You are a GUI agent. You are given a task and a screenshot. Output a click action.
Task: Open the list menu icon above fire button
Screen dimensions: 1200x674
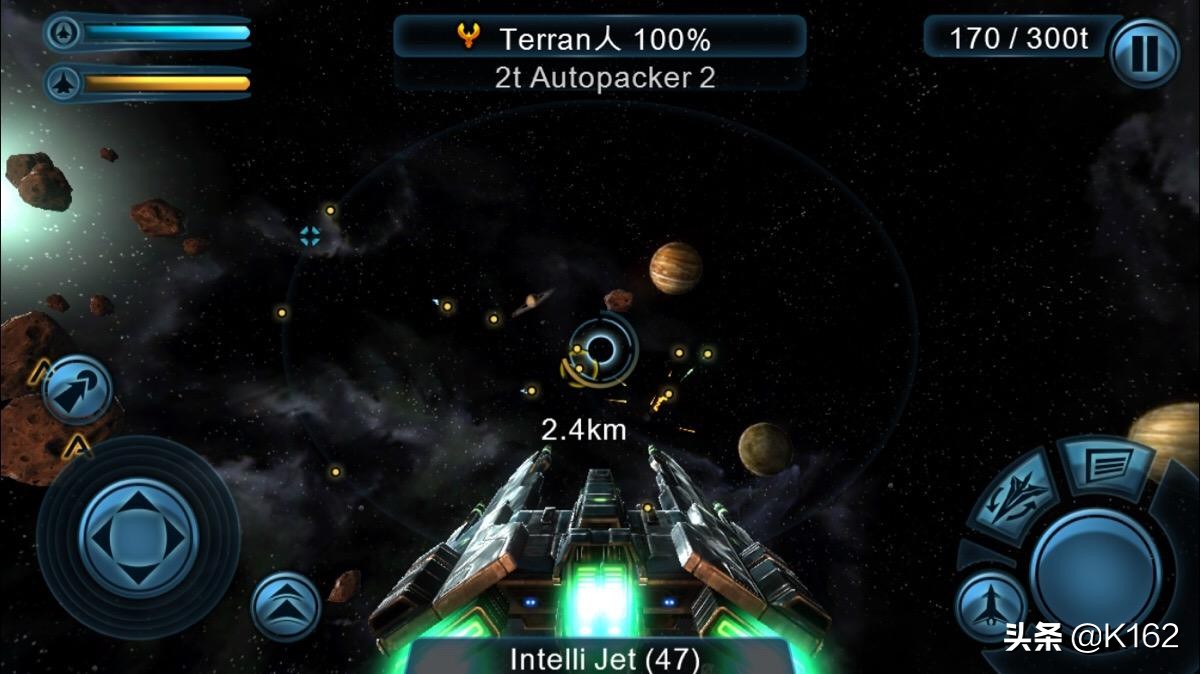1106,463
